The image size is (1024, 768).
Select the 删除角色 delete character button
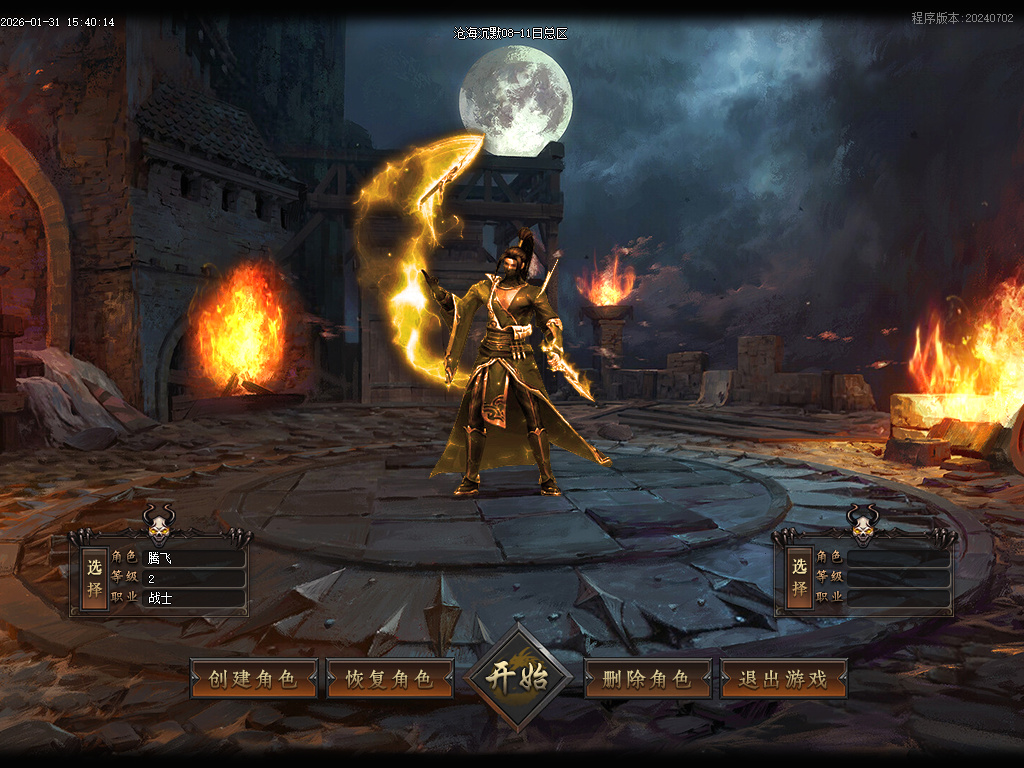point(647,678)
